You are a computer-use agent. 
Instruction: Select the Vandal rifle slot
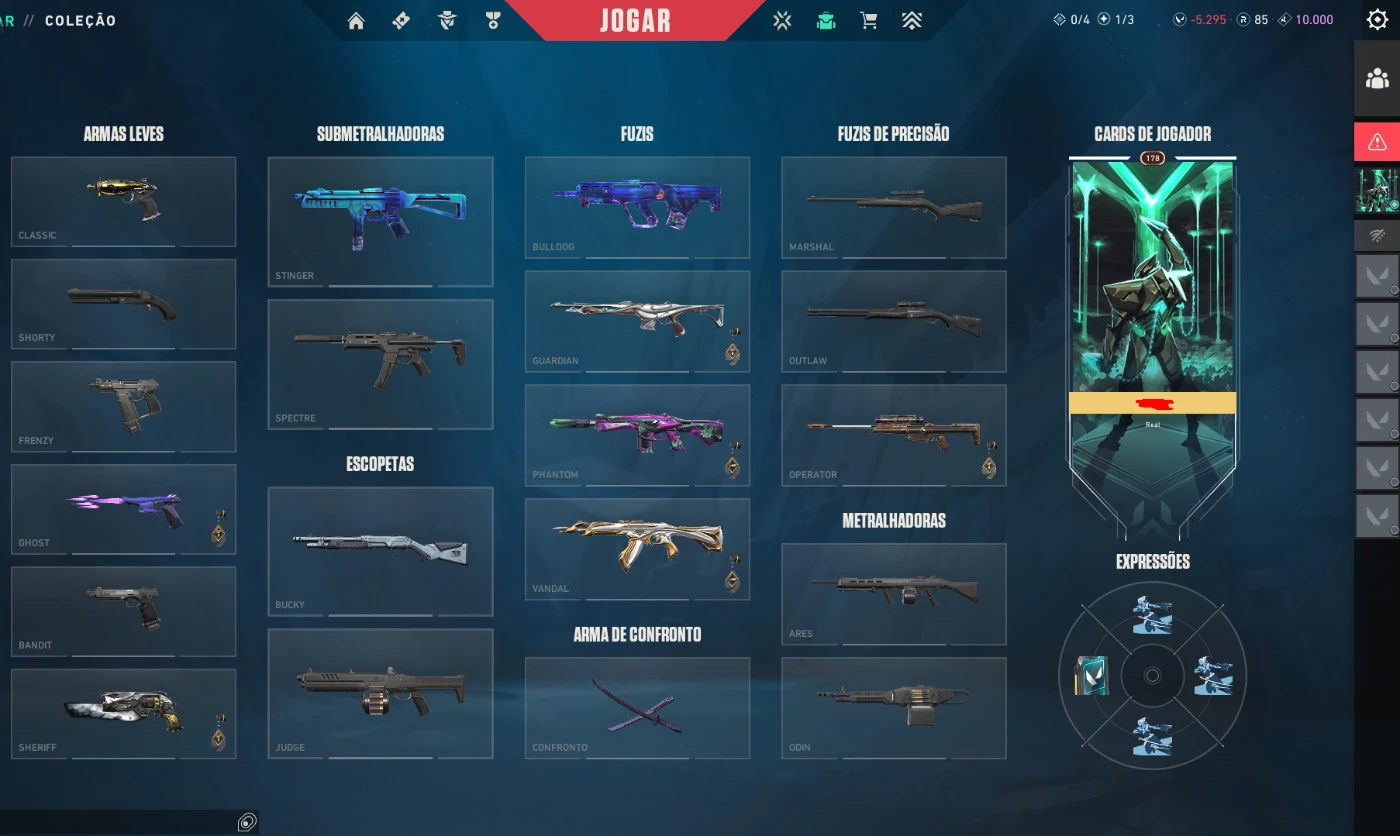(x=637, y=548)
